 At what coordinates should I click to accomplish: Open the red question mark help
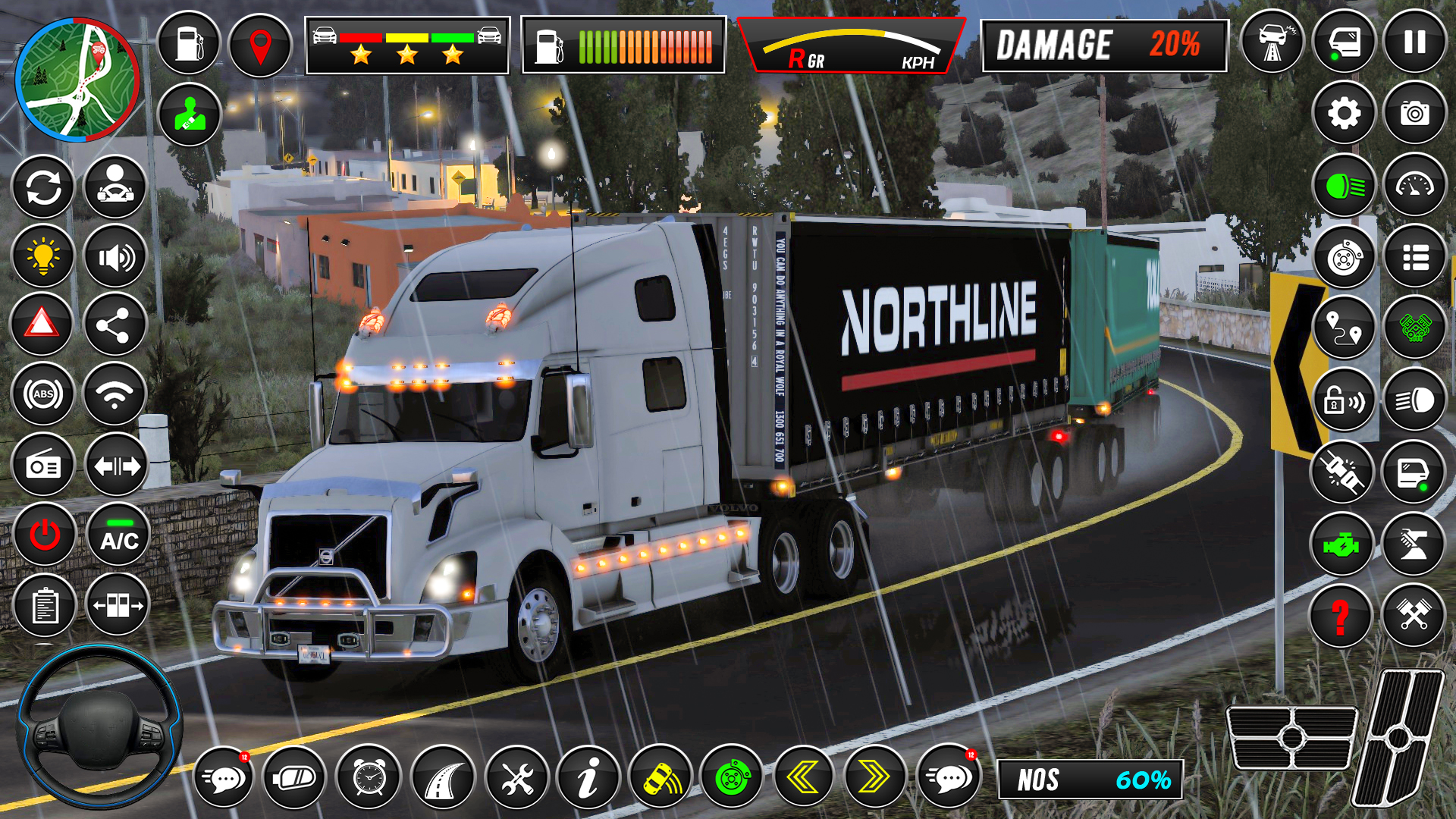click(1341, 616)
